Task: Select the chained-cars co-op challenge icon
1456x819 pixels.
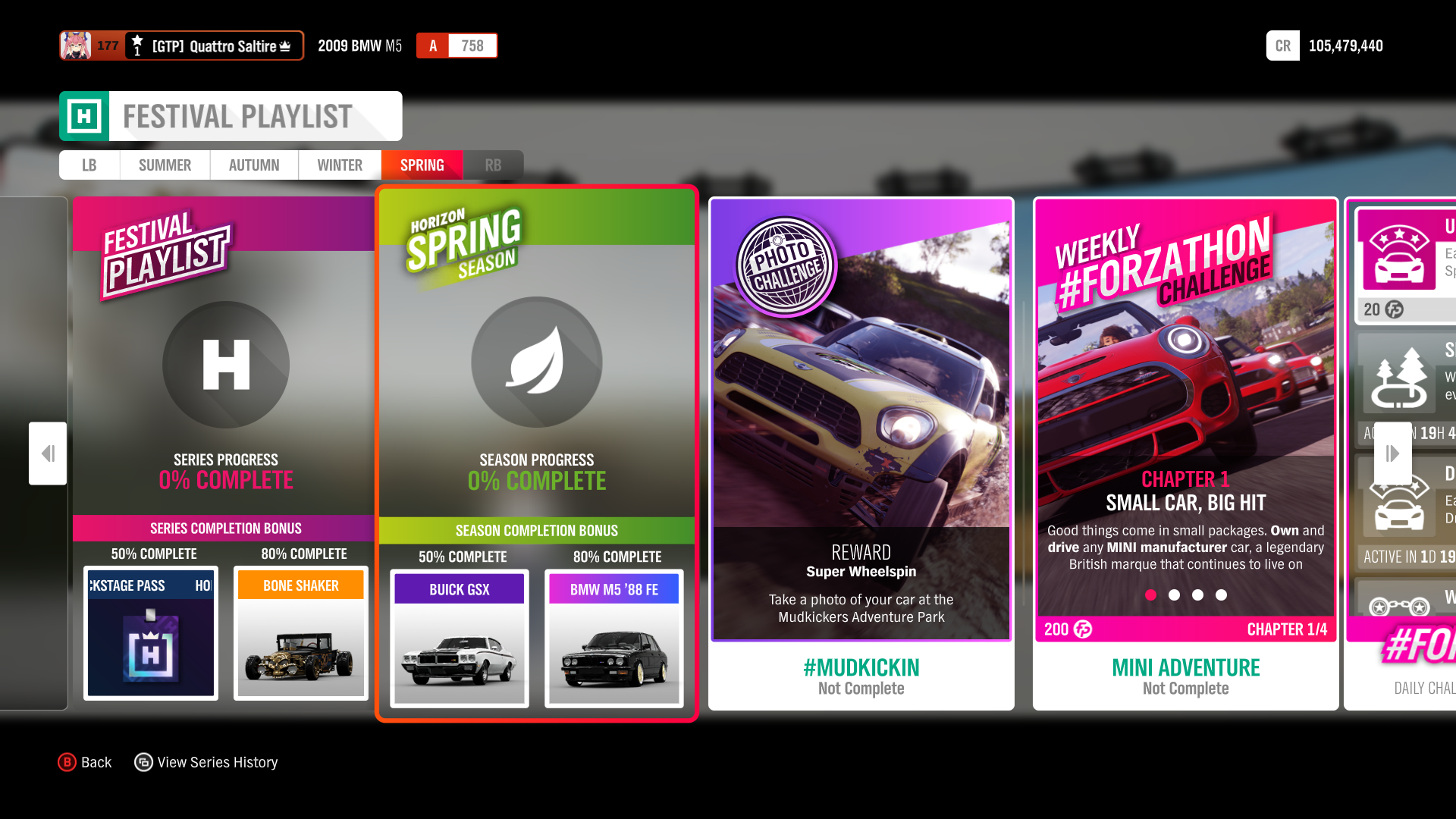Action: 1398,606
